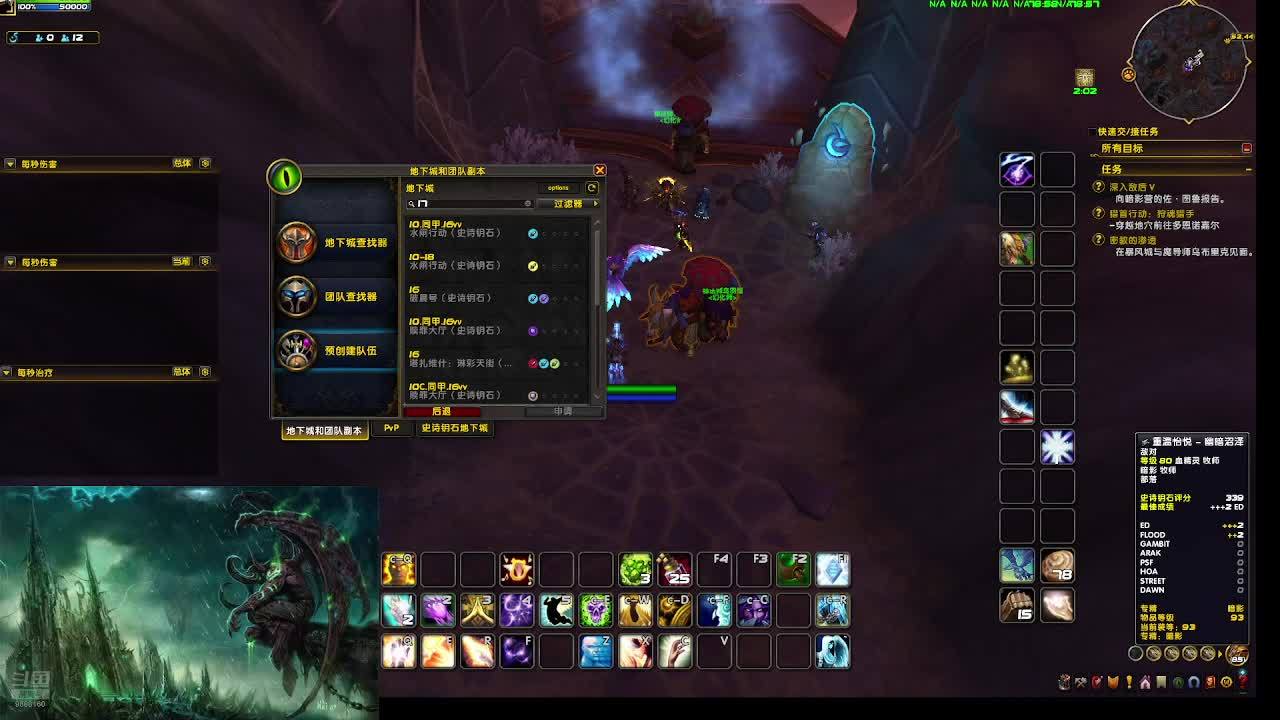Open the 过滤器 filter dropdown
Screen dimensions: 1280x720
point(569,204)
